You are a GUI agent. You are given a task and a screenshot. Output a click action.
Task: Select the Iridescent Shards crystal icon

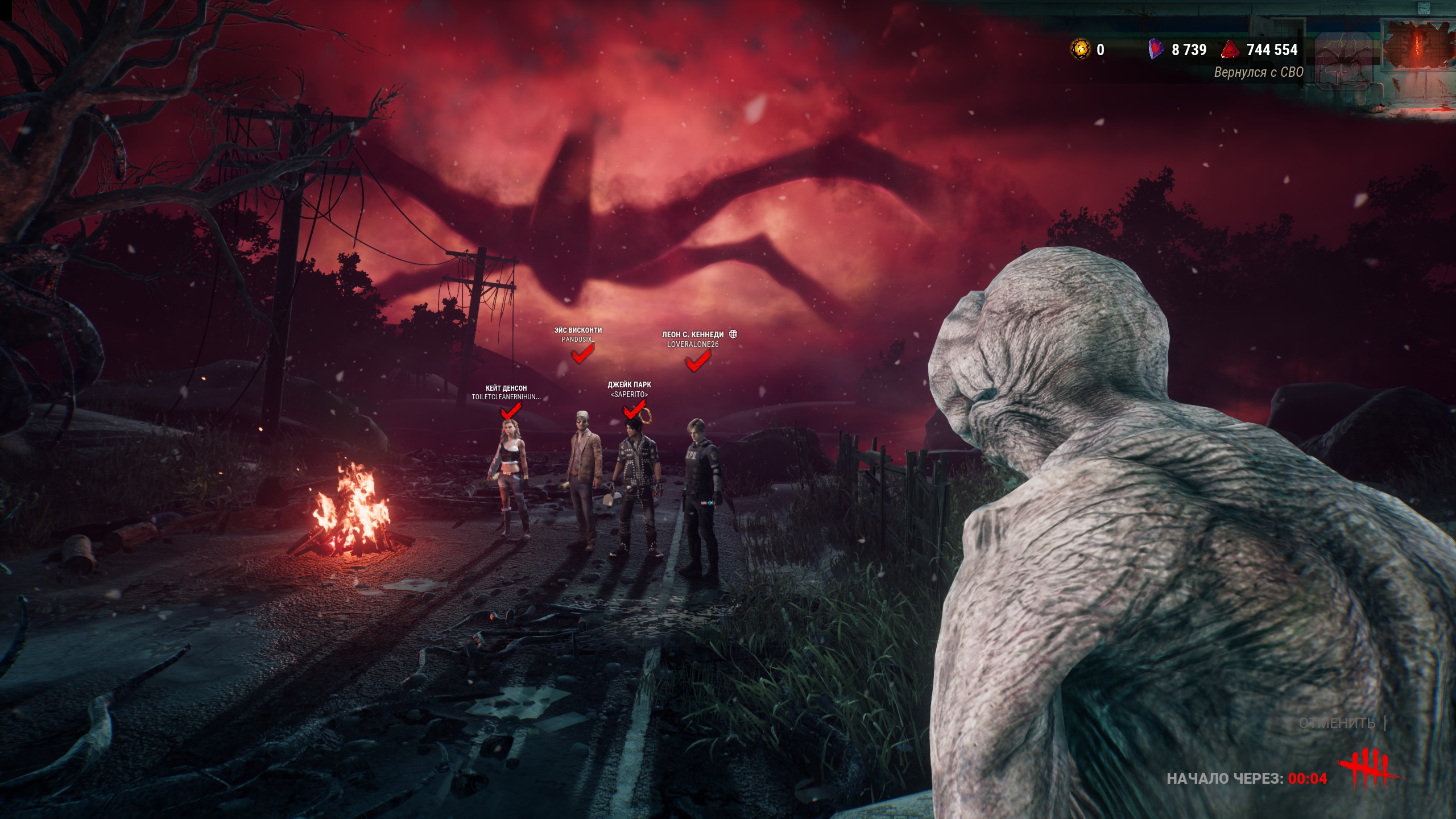1156,49
